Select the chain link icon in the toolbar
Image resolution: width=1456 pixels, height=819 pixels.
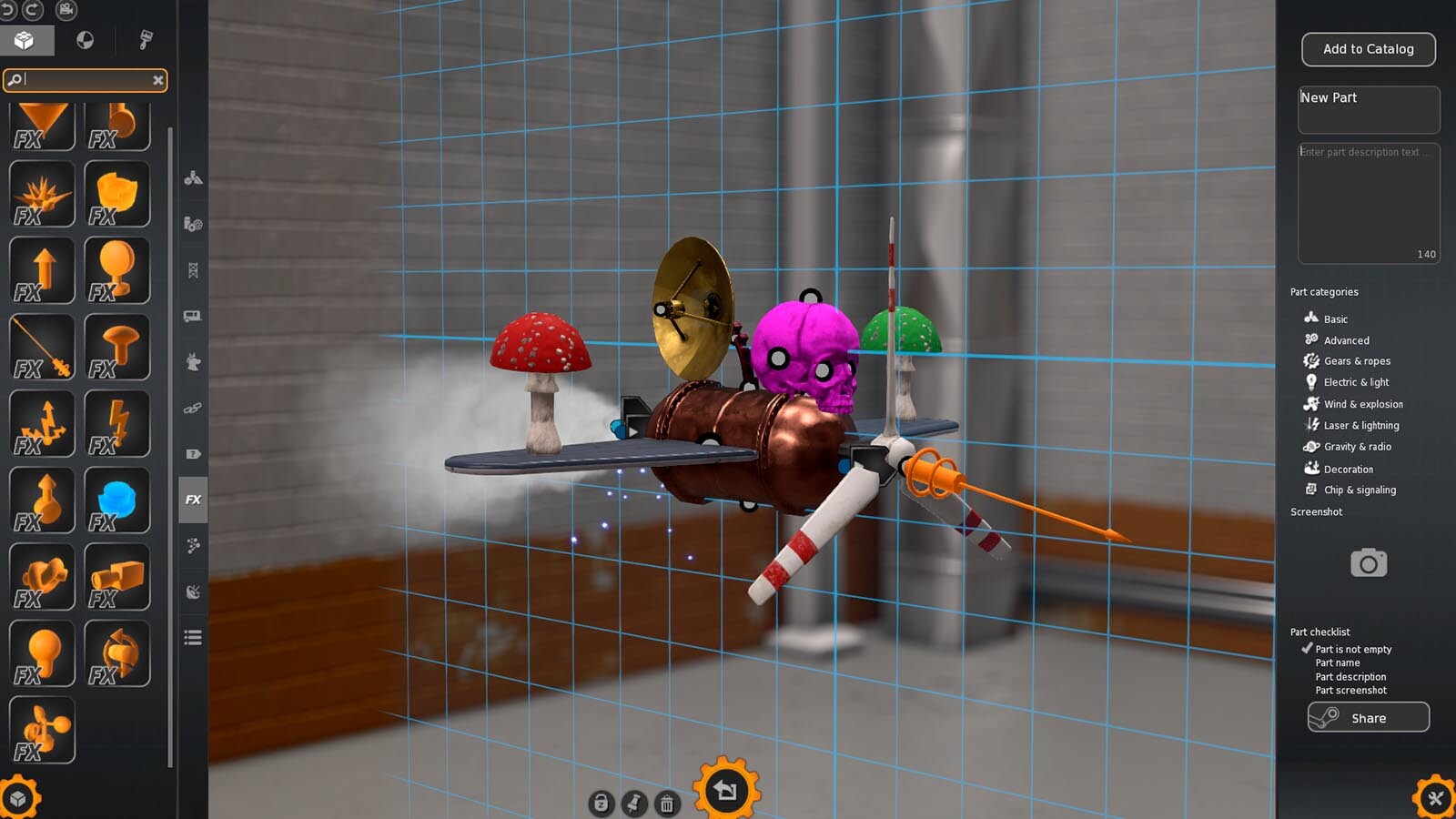click(192, 408)
